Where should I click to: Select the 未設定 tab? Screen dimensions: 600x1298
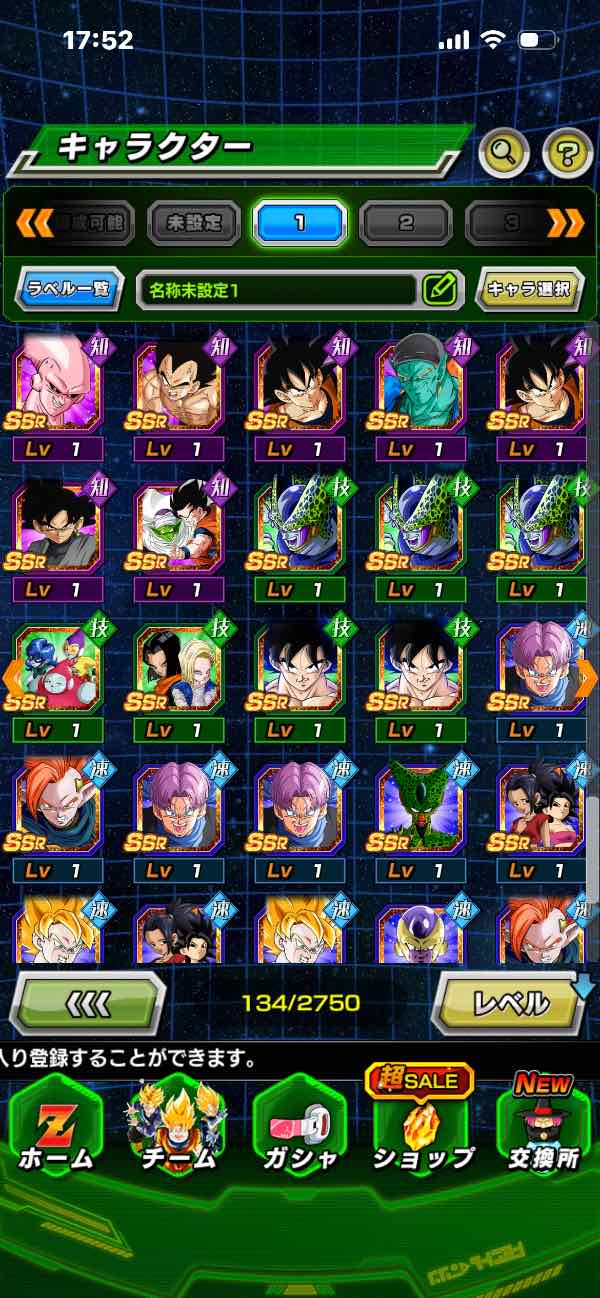coord(194,223)
